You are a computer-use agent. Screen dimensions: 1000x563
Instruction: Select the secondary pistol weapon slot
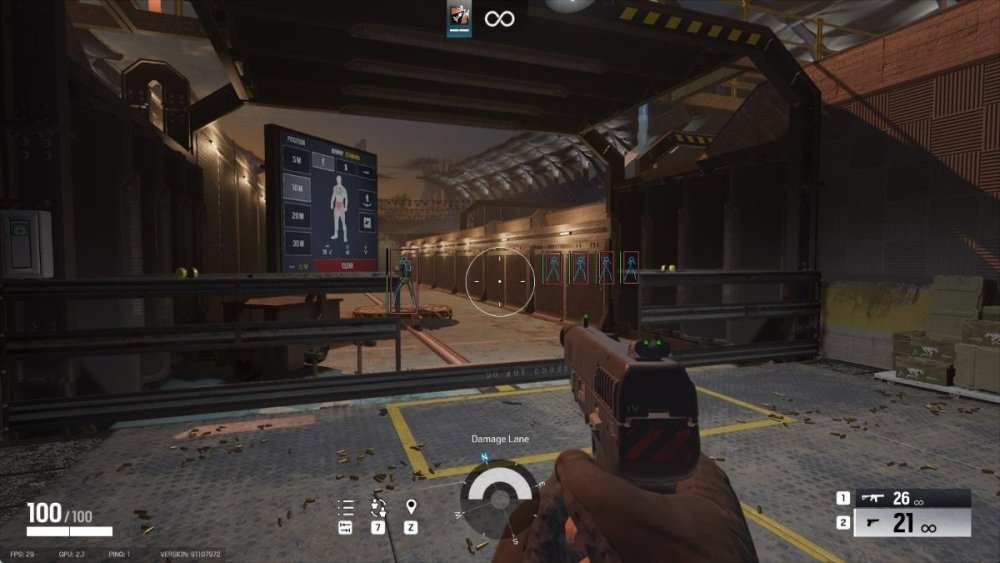pos(903,524)
